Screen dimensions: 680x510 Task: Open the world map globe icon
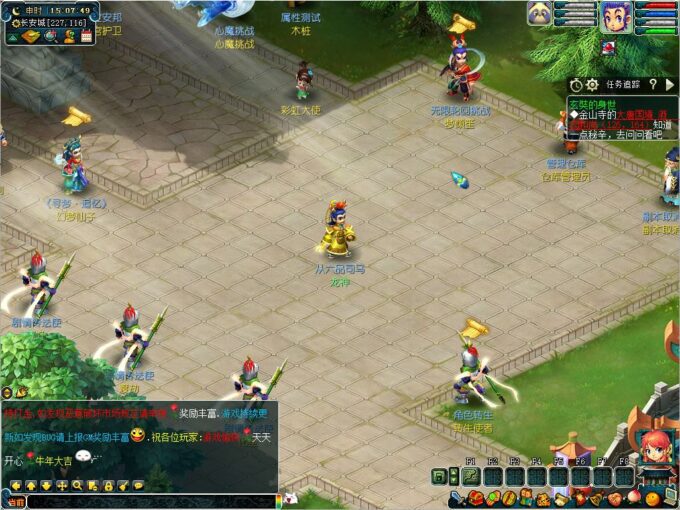[50, 37]
